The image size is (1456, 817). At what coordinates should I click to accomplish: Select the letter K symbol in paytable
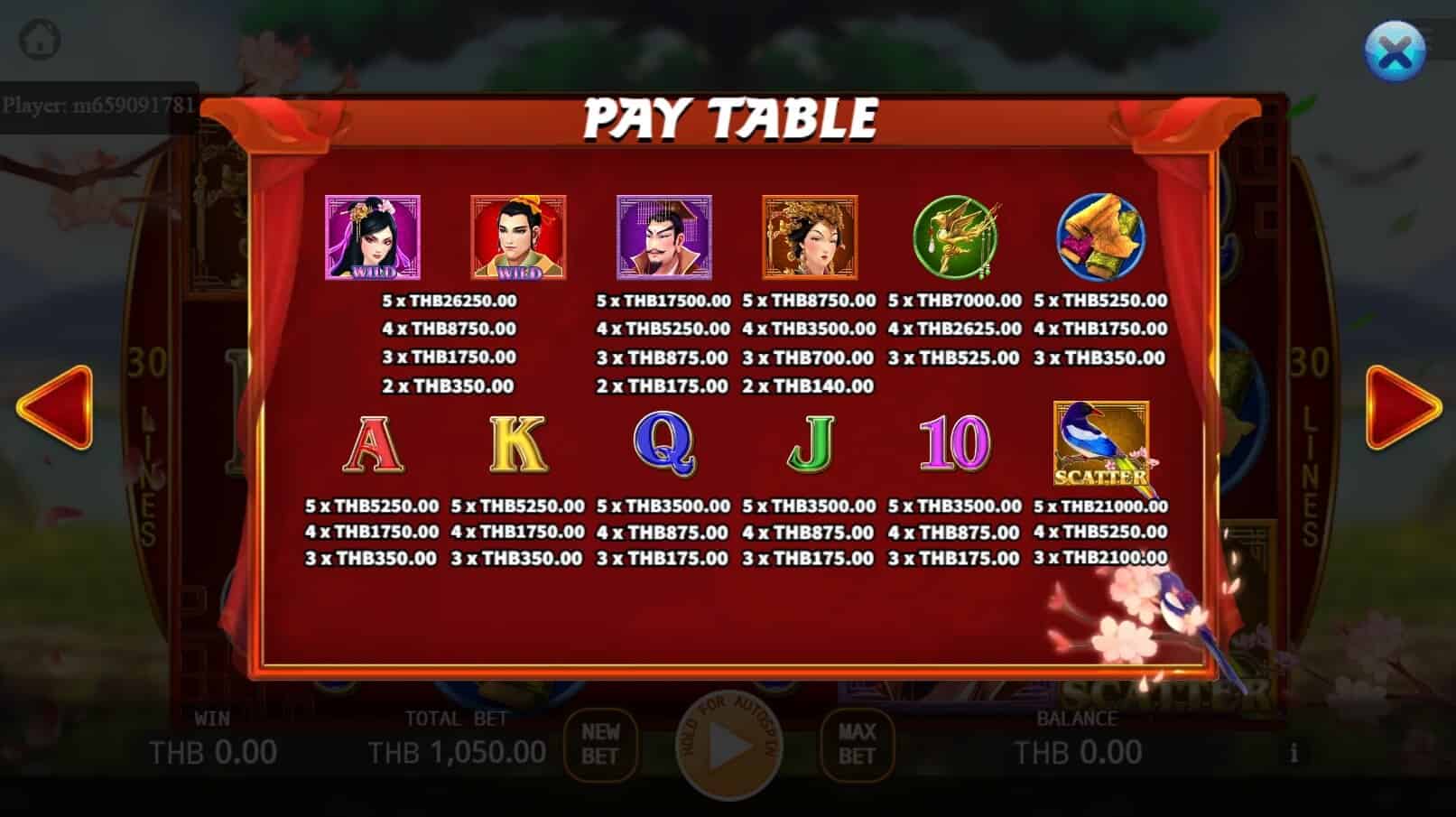point(515,442)
